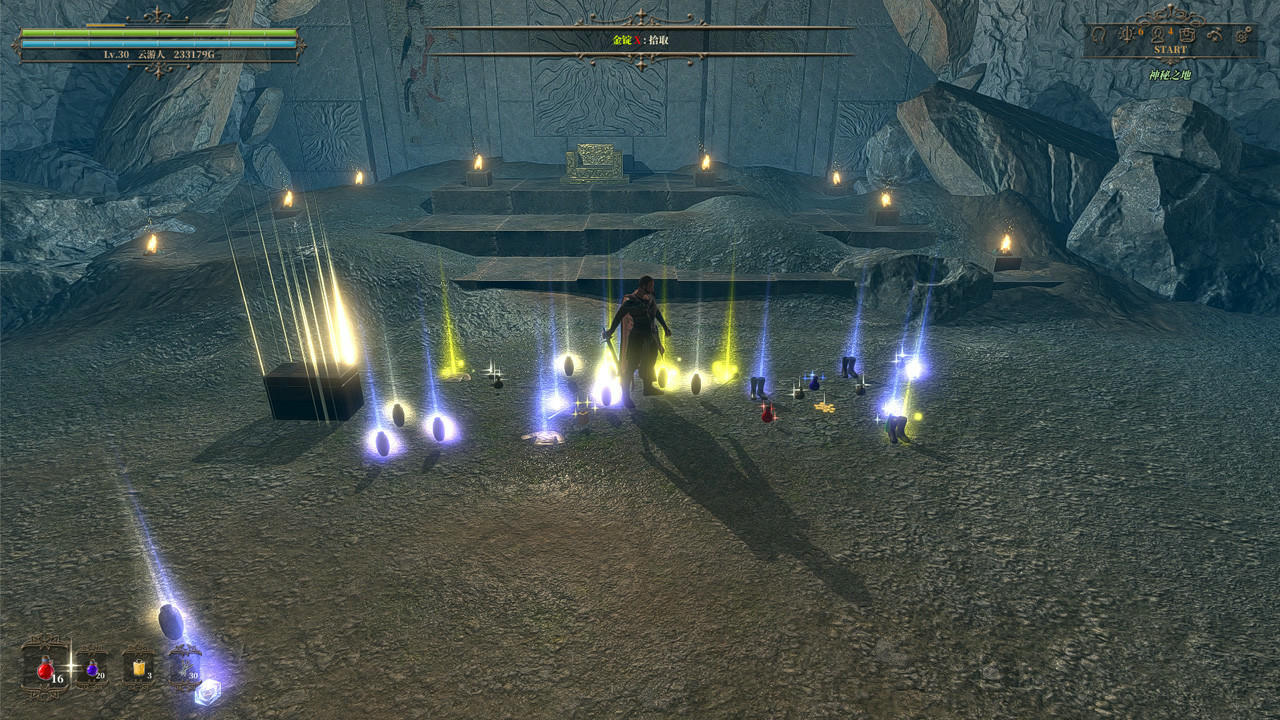Select the silver herb item slot

185,668
